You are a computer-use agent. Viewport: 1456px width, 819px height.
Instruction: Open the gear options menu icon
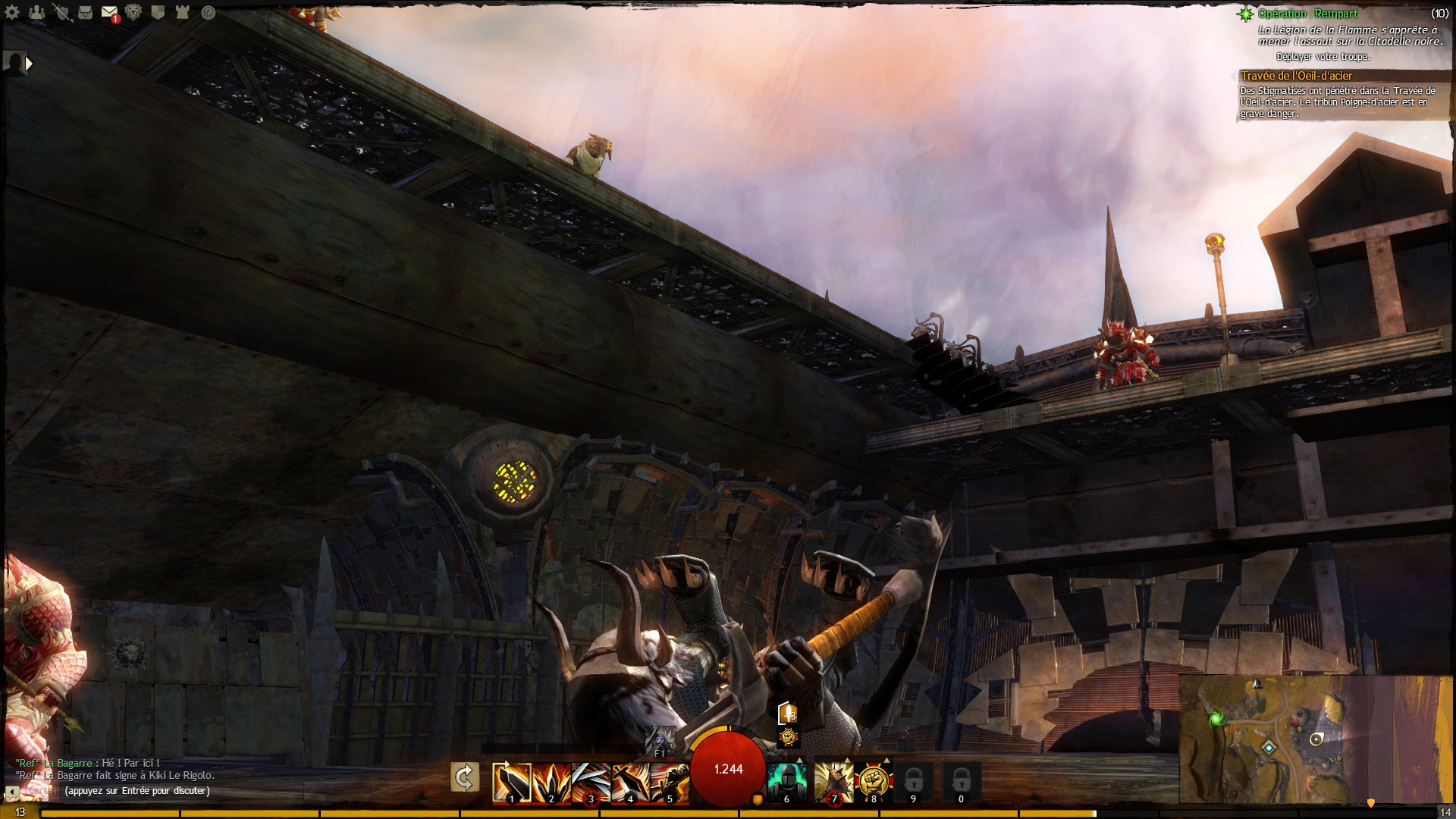tap(13, 13)
